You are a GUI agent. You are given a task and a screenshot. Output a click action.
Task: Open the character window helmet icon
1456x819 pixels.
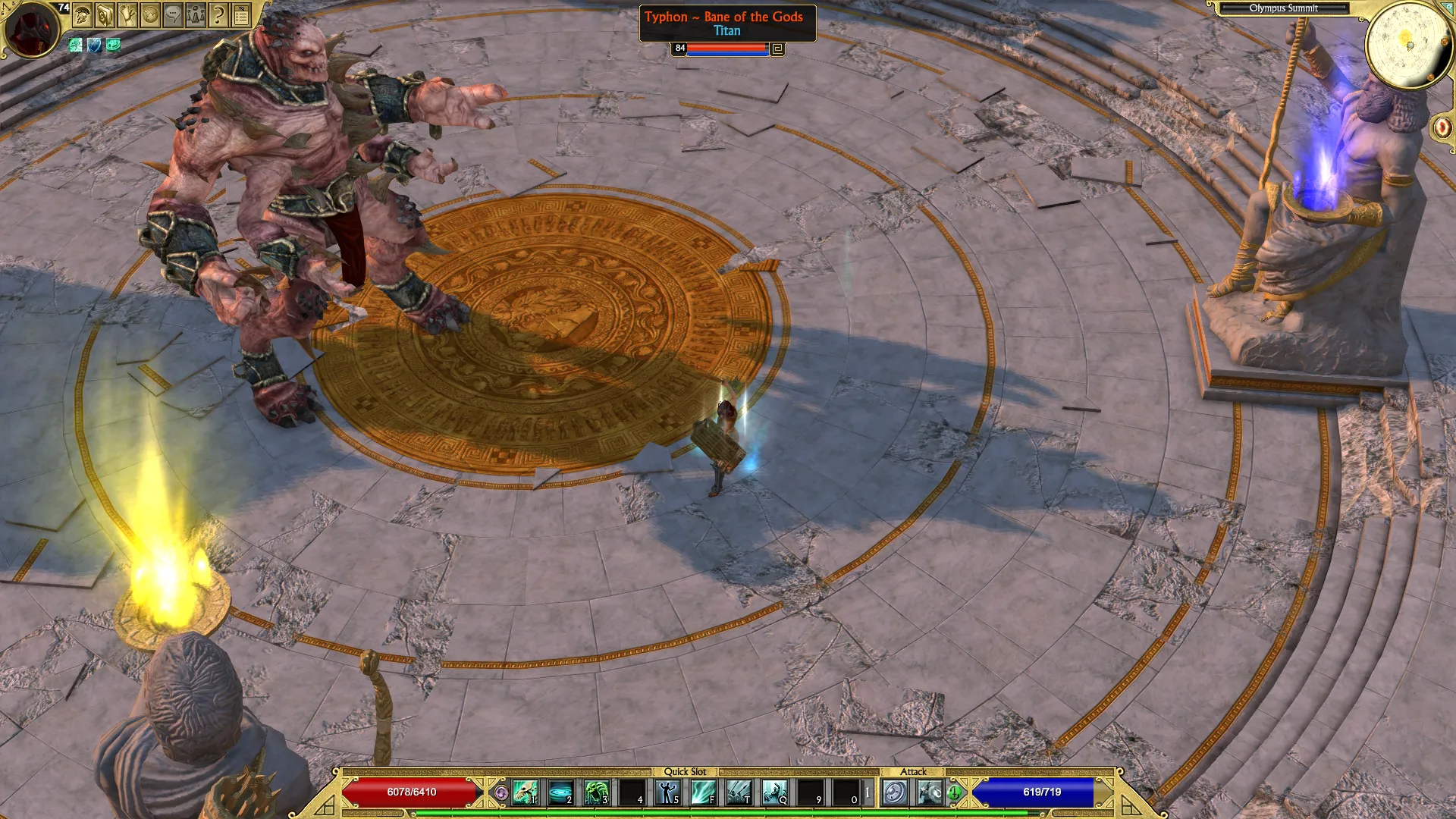[82, 14]
